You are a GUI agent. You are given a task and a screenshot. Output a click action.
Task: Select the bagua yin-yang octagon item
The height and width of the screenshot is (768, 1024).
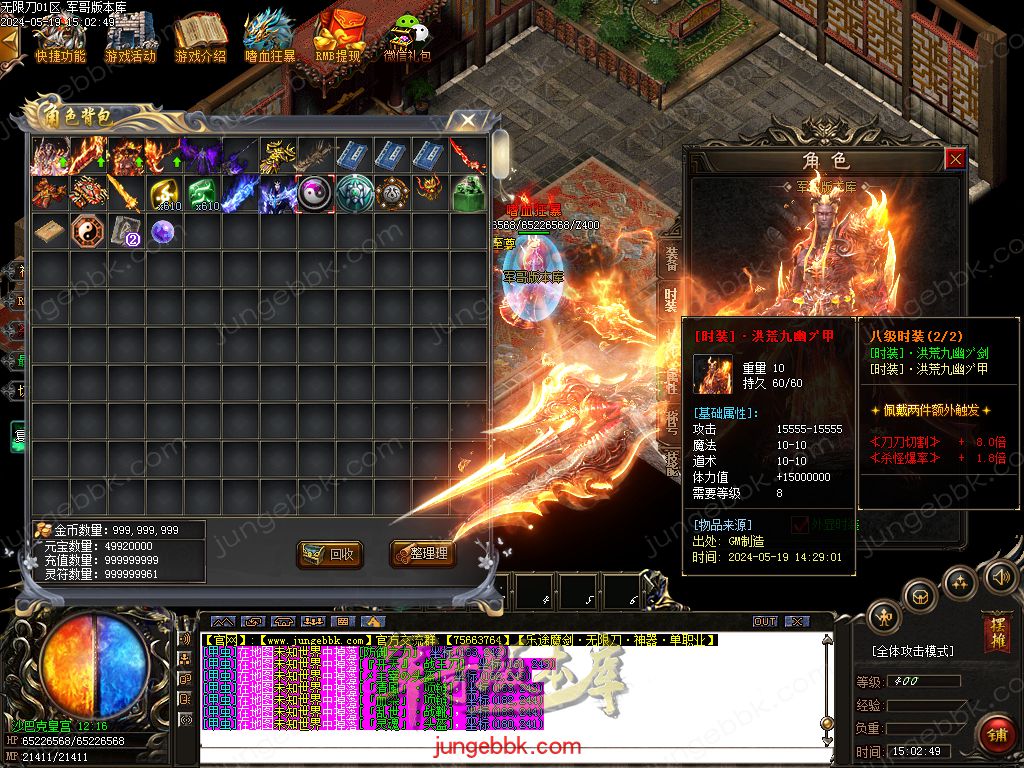tap(86, 232)
